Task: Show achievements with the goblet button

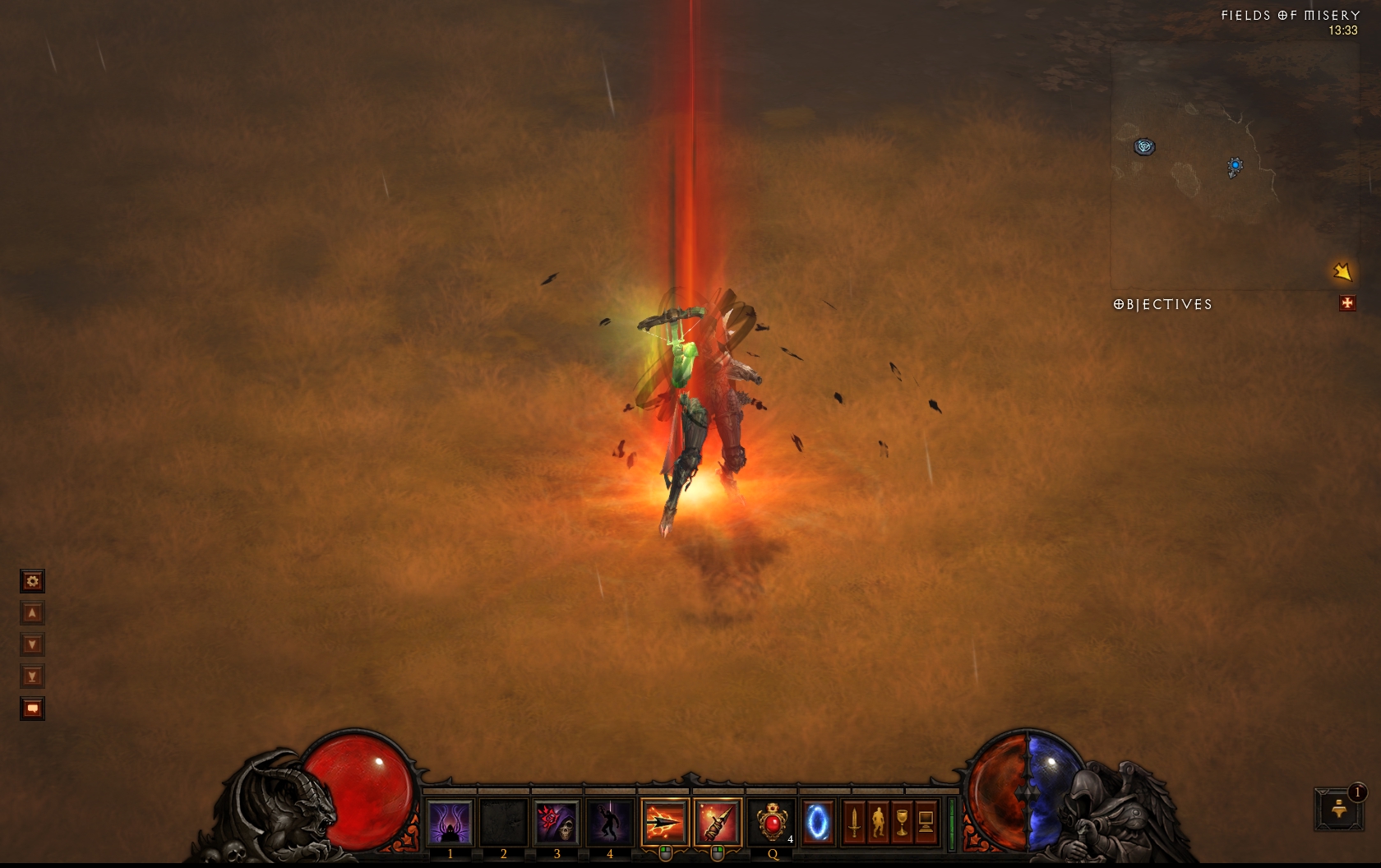Action: click(x=902, y=822)
